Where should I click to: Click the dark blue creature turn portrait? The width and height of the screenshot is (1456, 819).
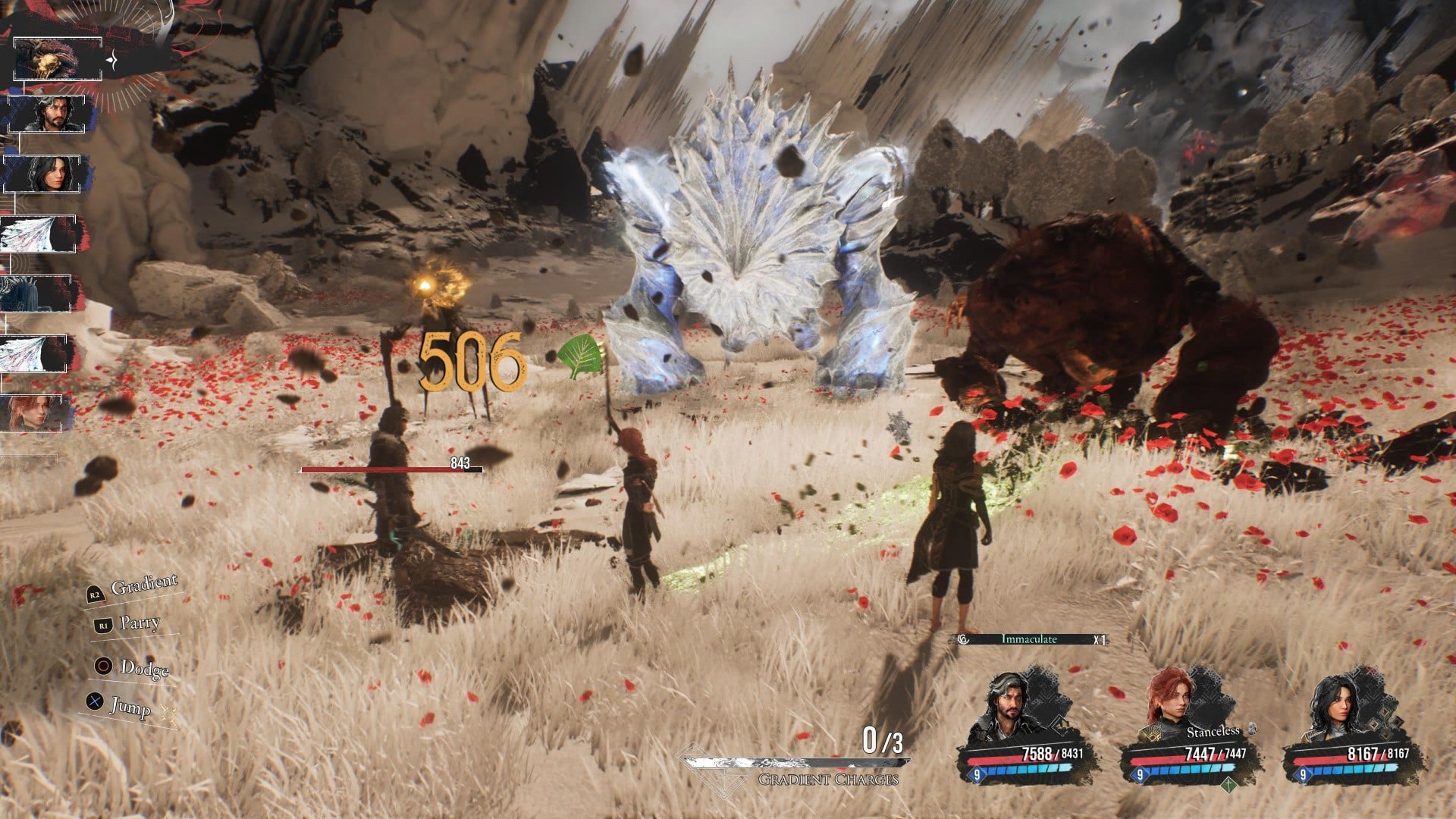click(x=36, y=293)
